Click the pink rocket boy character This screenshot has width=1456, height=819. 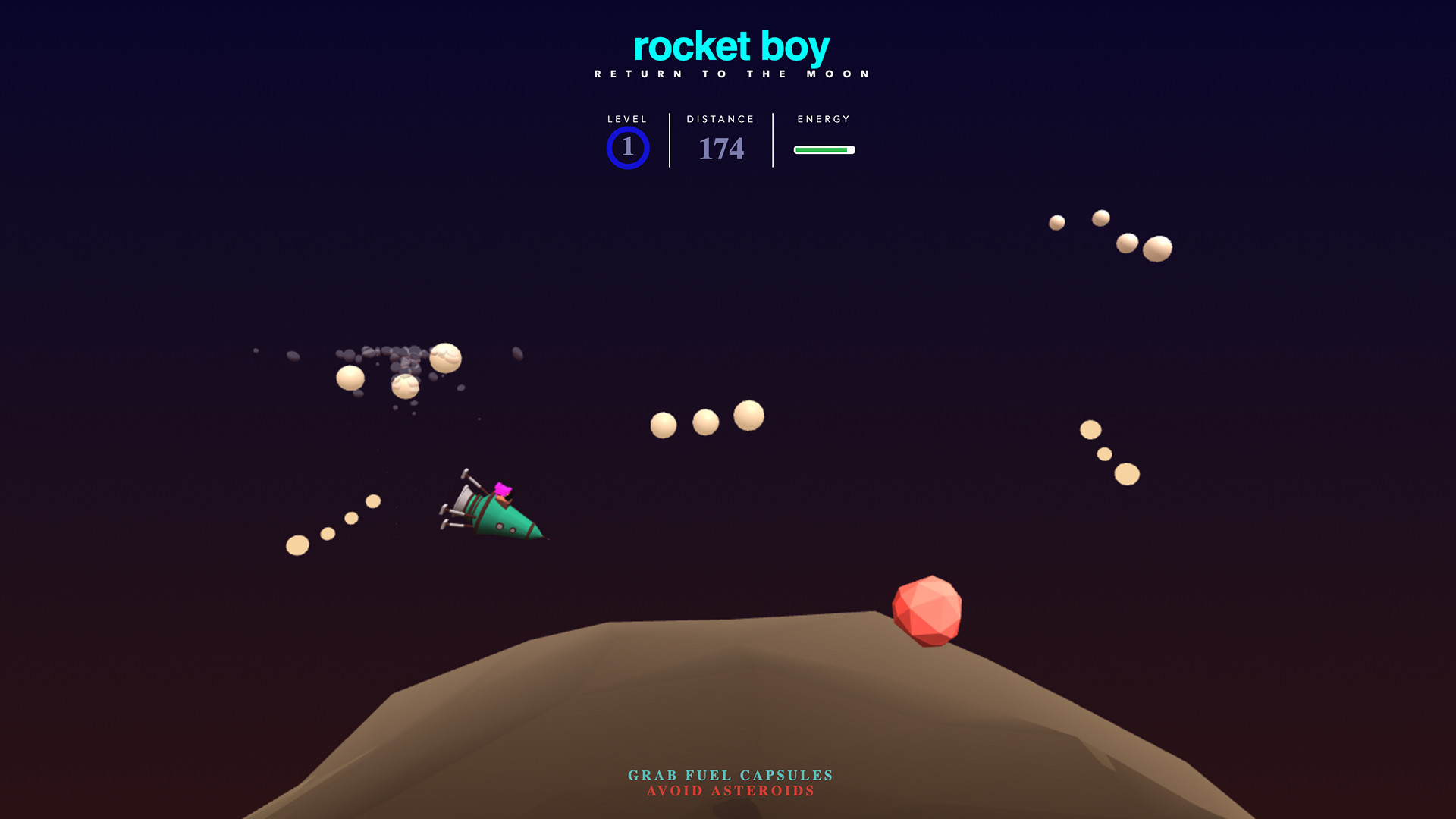[504, 488]
